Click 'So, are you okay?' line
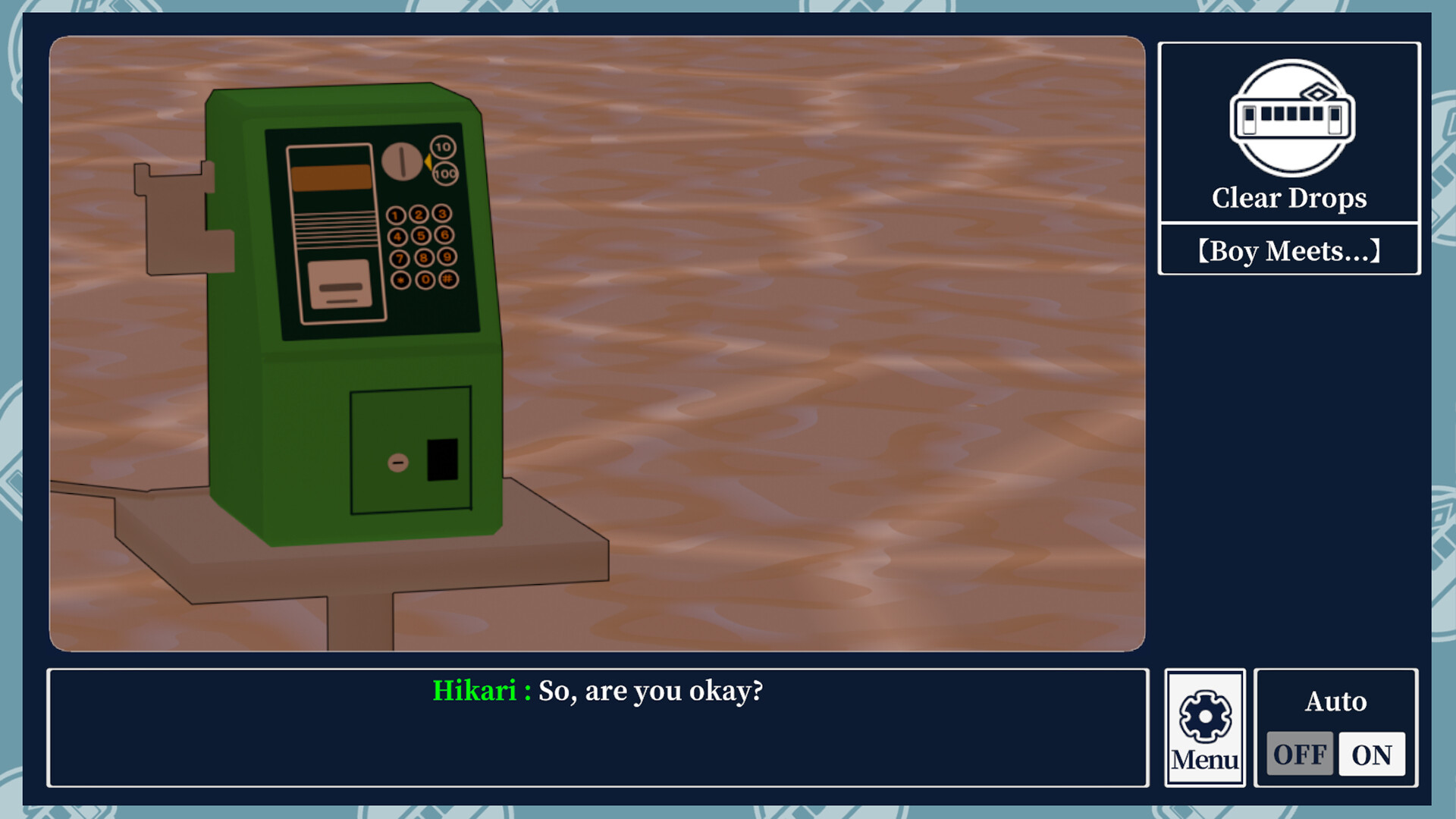 tap(652, 691)
